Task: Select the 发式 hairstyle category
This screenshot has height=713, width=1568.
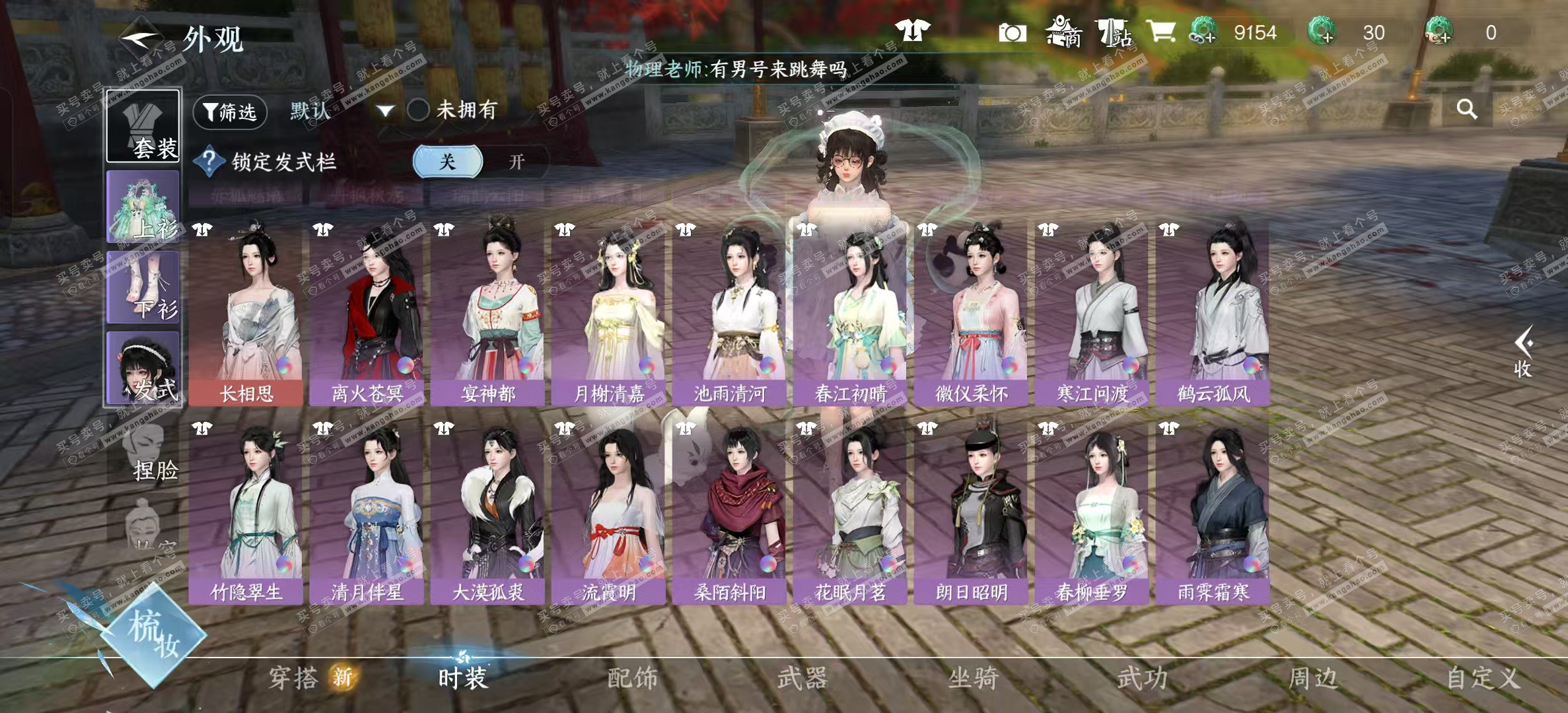Action: tap(143, 368)
